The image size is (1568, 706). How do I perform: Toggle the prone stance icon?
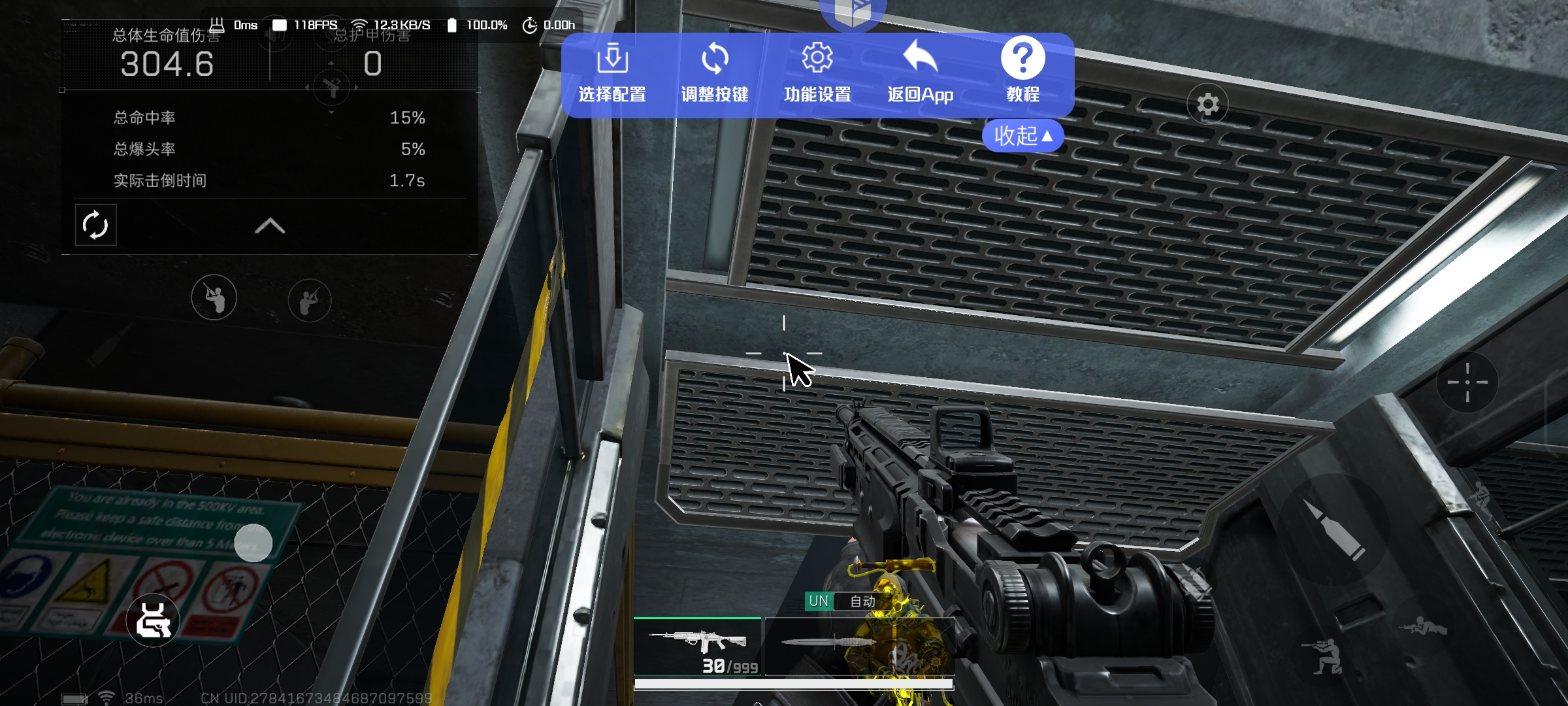1423,628
